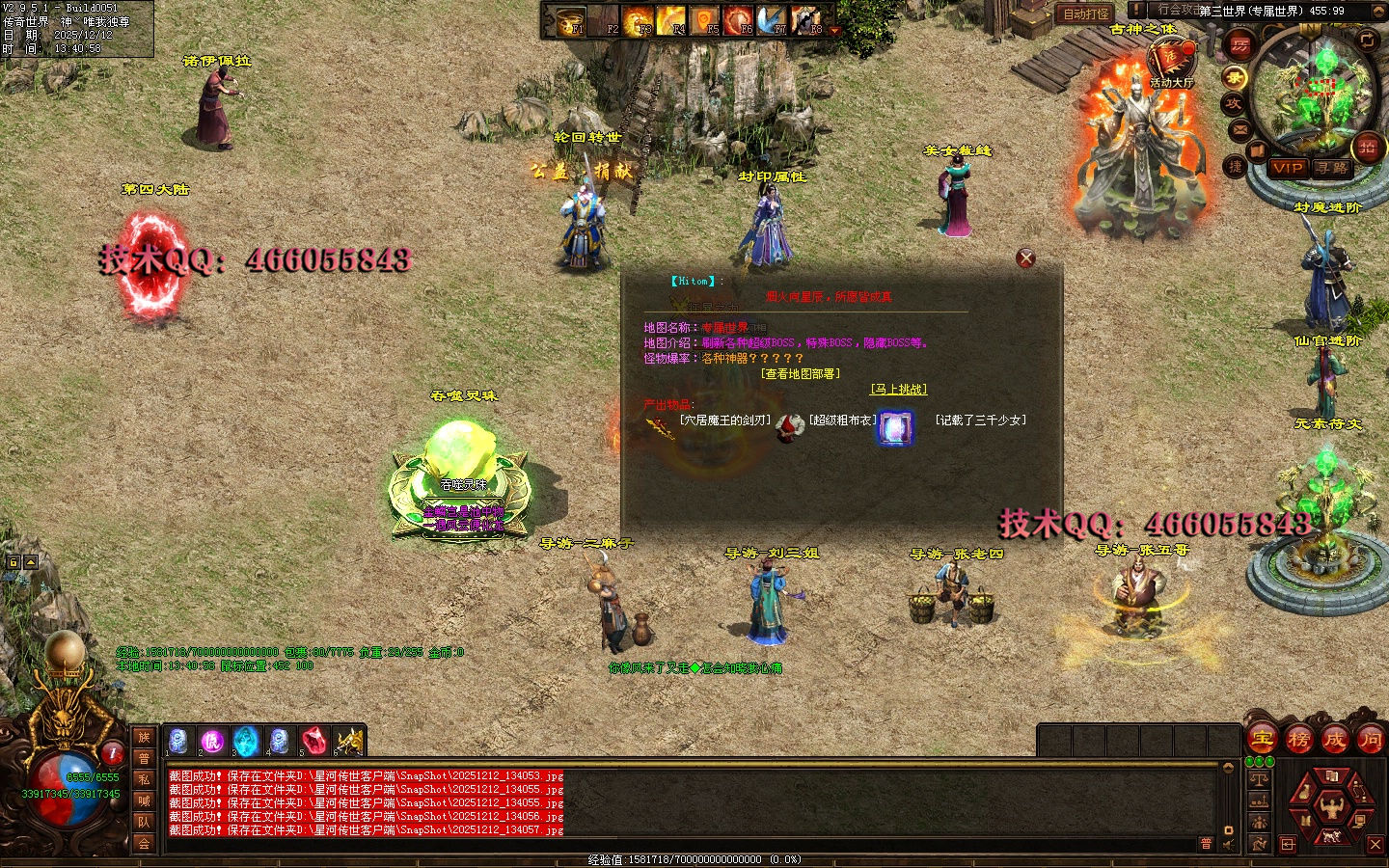Activate the 寻路 pathfinding button
The height and width of the screenshot is (868, 1389).
(x=1332, y=168)
